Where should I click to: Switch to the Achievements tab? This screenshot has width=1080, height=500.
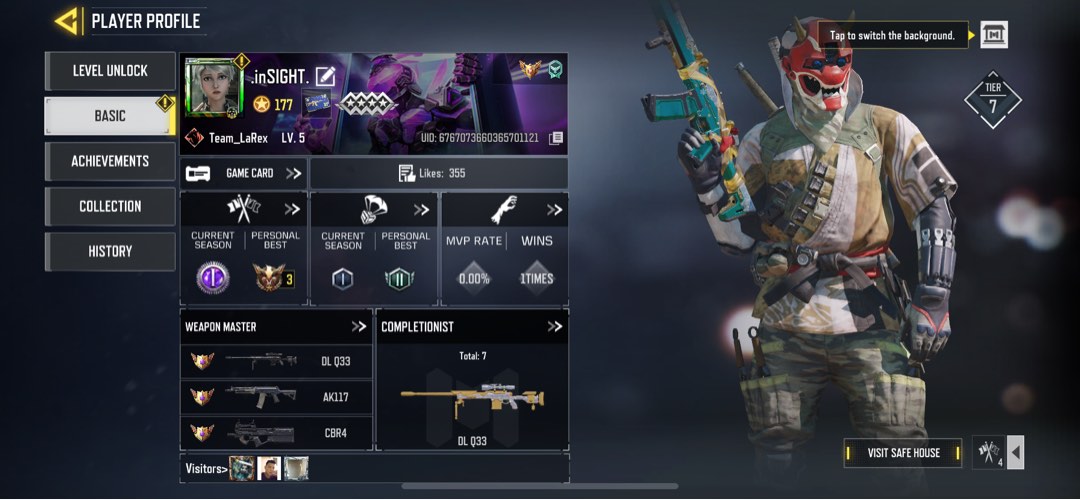[110, 161]
